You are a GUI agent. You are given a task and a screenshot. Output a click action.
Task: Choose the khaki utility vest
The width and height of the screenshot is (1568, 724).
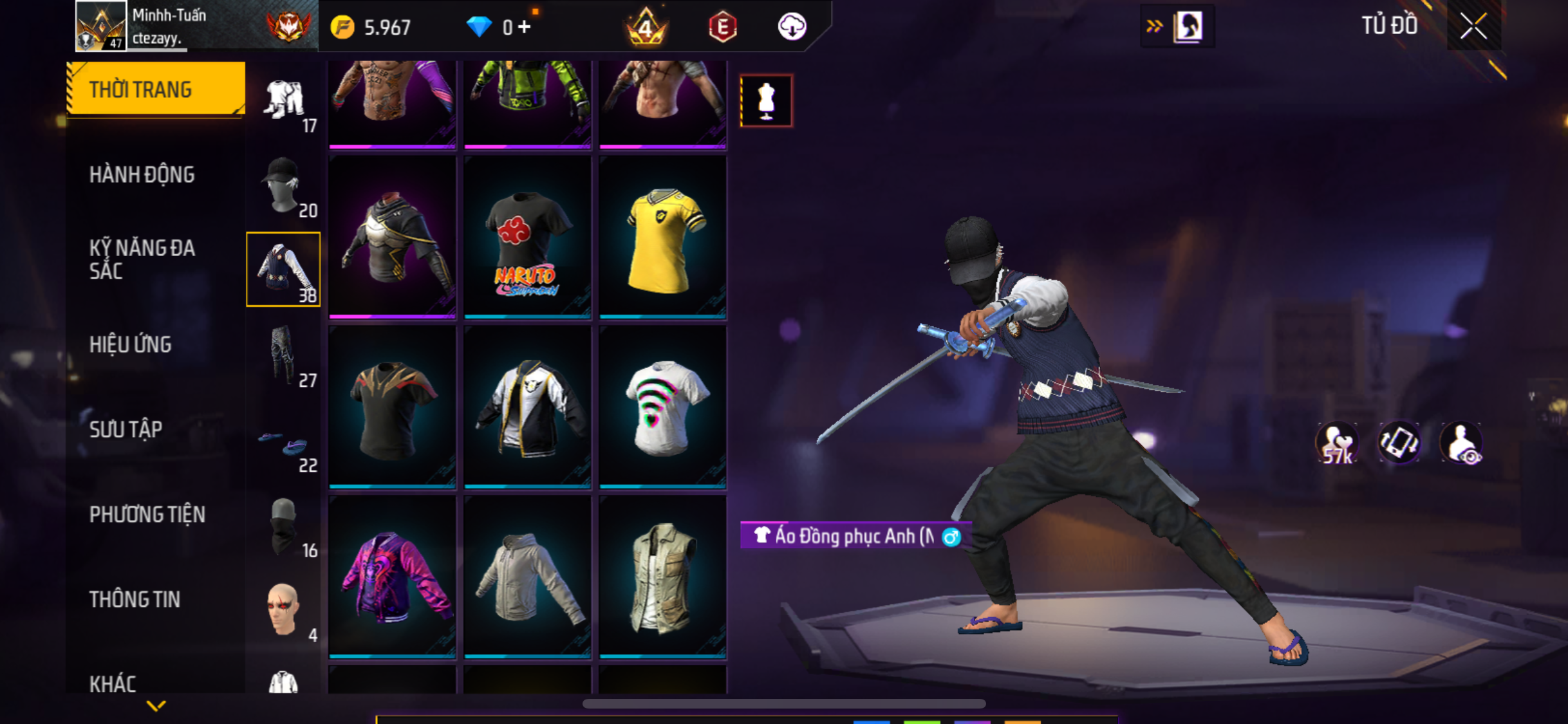662,578
